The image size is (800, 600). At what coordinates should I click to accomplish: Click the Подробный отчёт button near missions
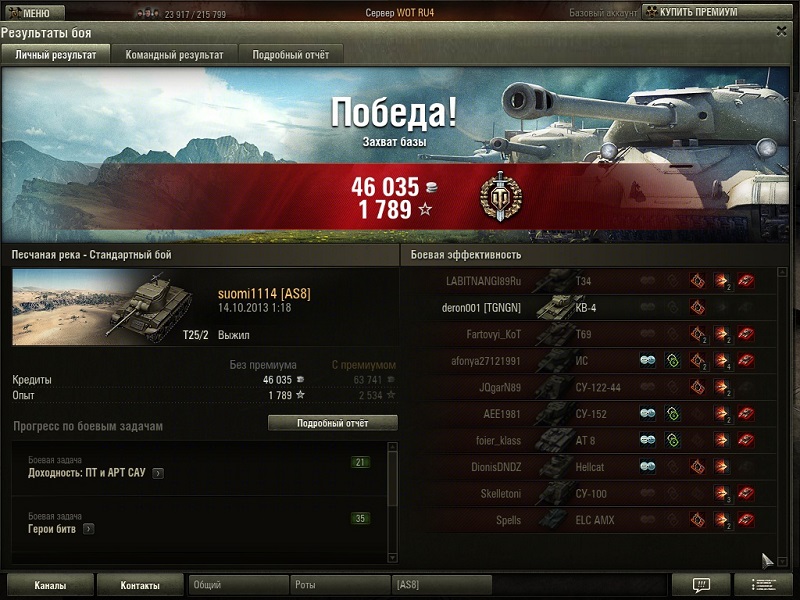(332, 423)
